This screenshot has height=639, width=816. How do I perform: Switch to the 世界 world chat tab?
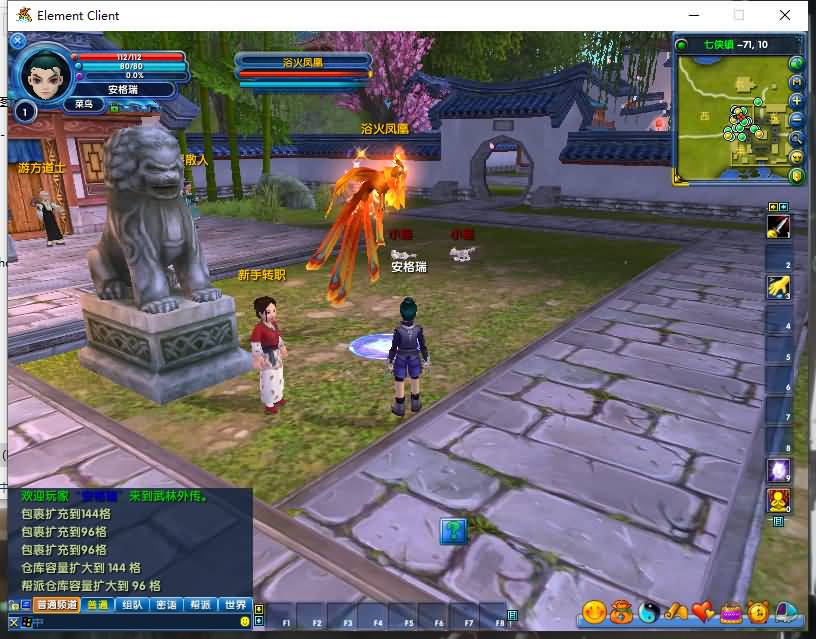[234, 605]
